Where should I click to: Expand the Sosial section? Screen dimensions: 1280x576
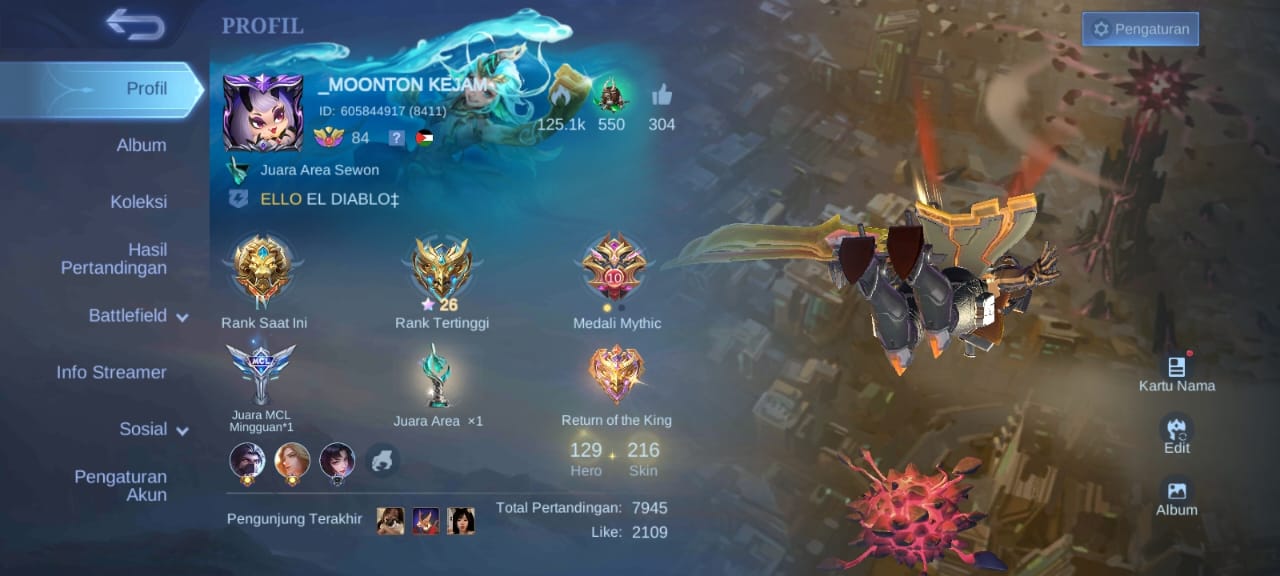pos(154,429)
